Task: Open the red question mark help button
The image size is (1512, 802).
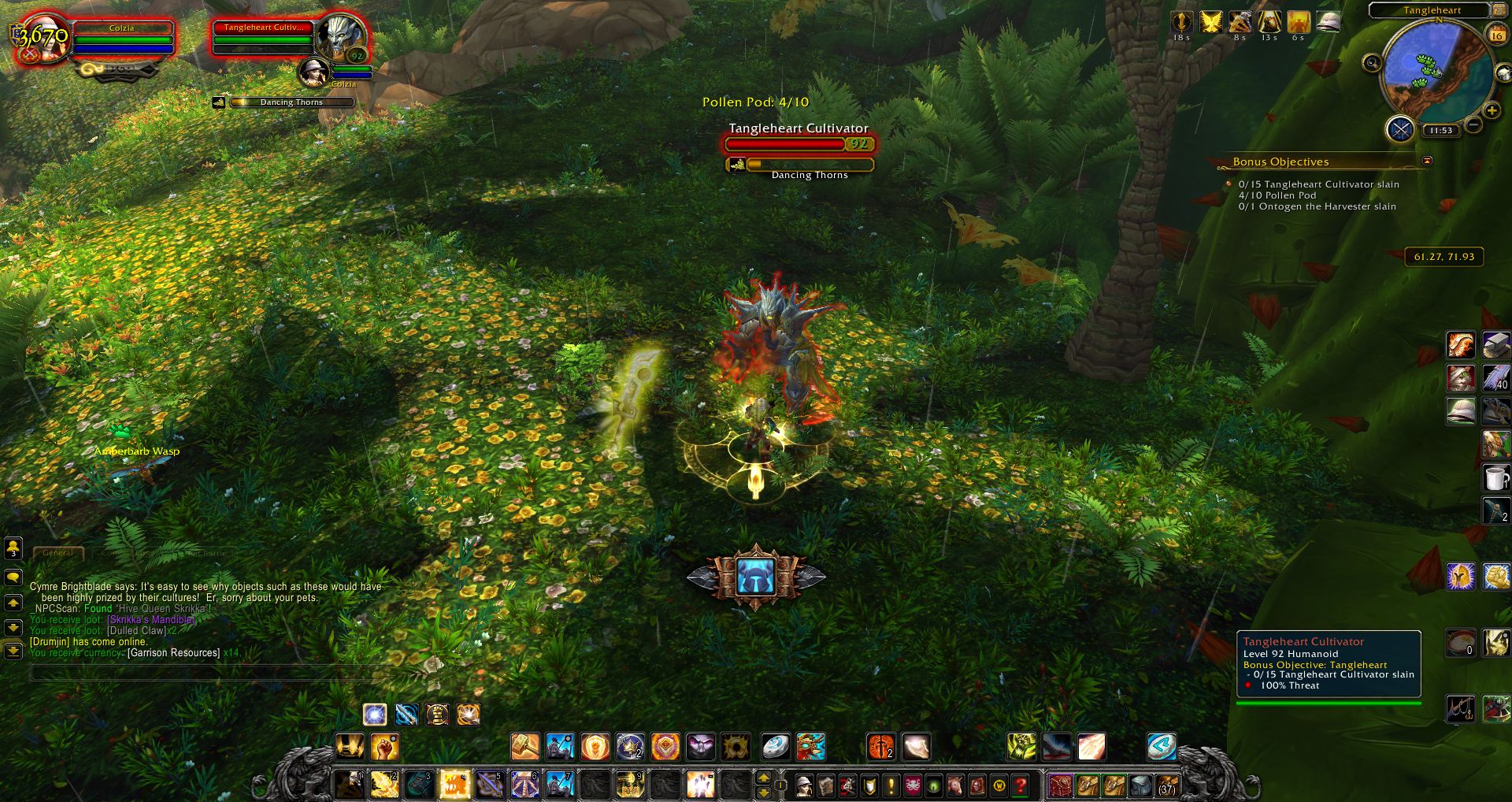Action: 1020,785
